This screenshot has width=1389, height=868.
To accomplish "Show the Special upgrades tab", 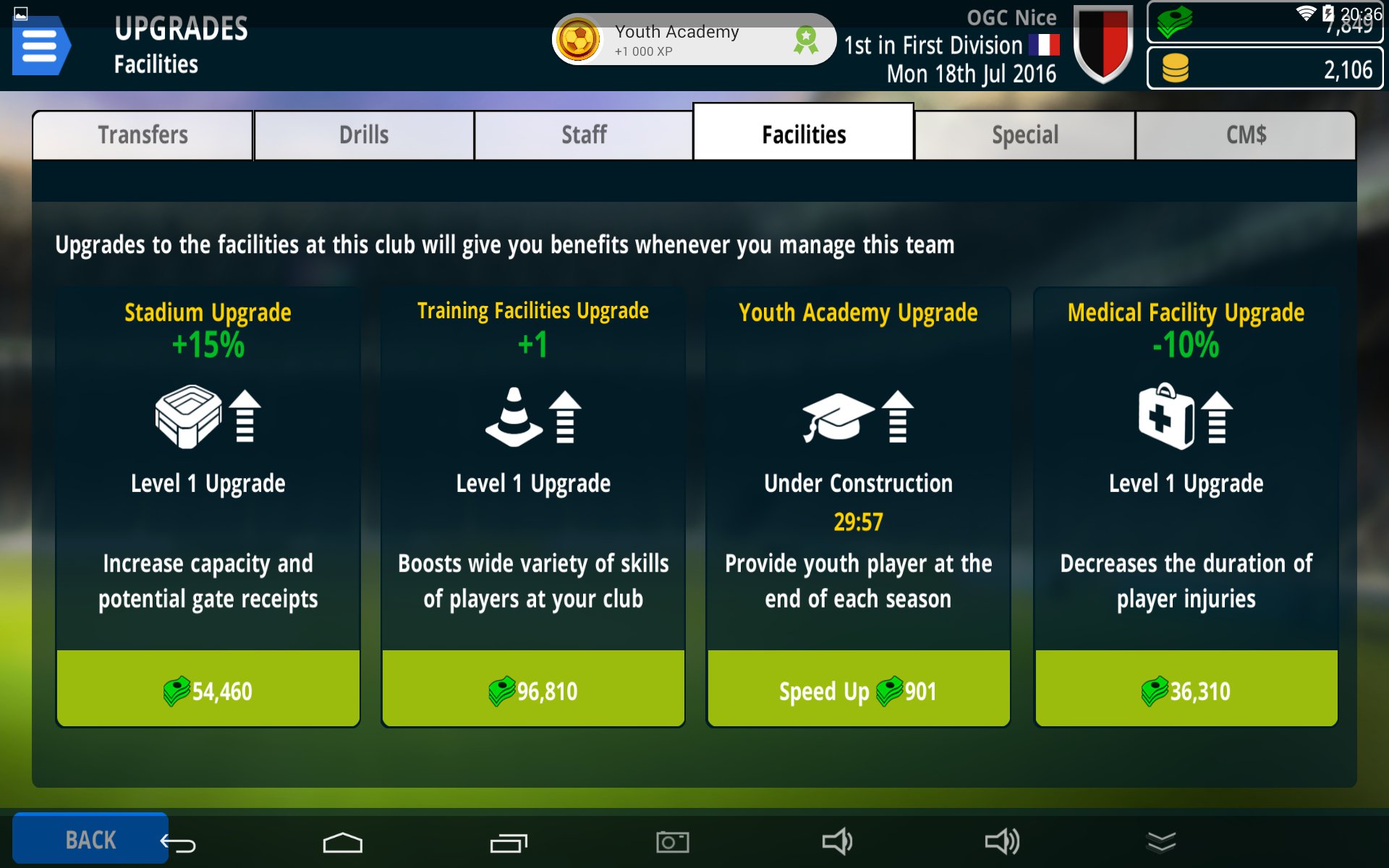I will point(1024,135).
